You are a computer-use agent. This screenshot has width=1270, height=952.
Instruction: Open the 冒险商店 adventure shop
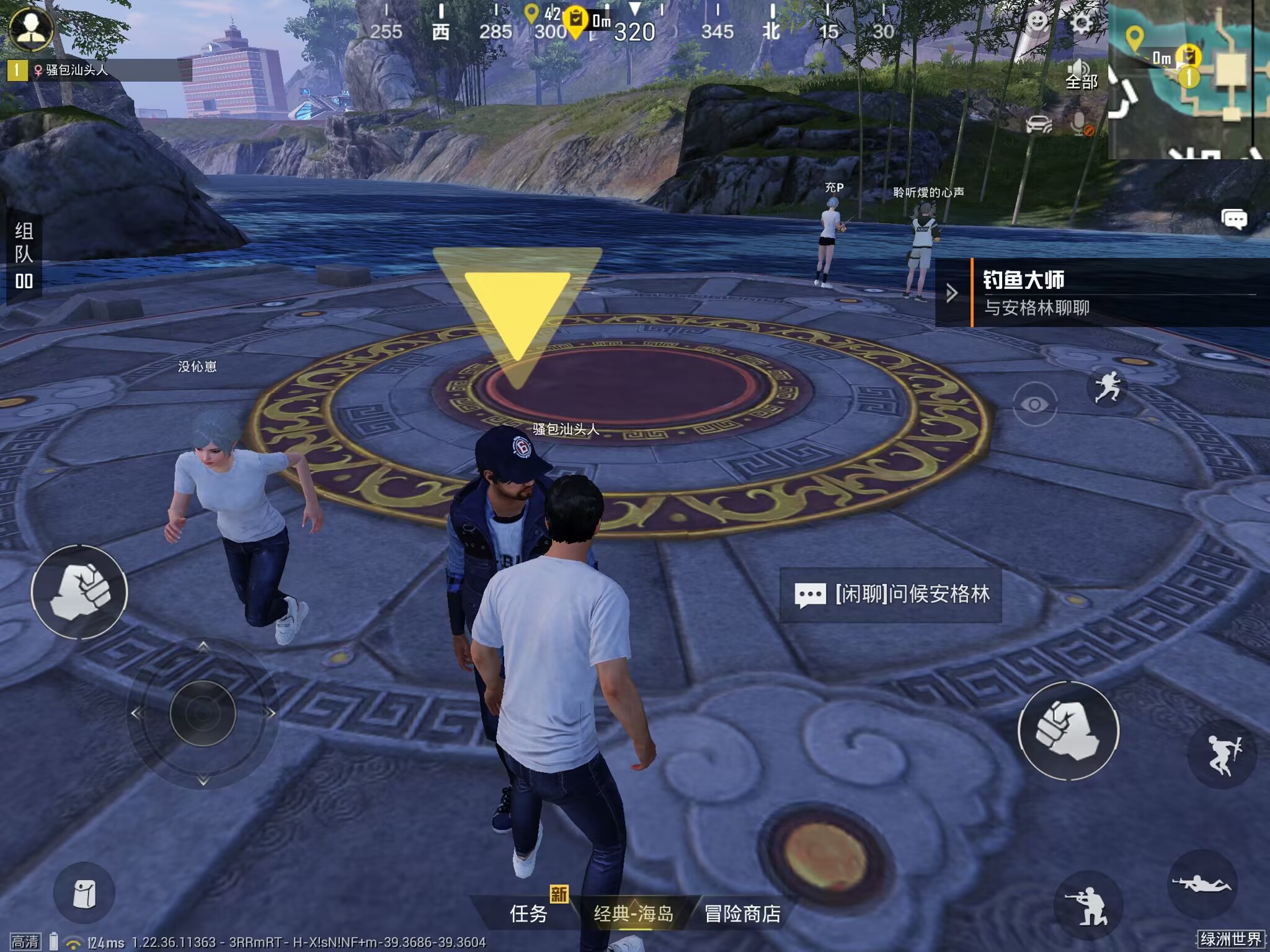742,913
